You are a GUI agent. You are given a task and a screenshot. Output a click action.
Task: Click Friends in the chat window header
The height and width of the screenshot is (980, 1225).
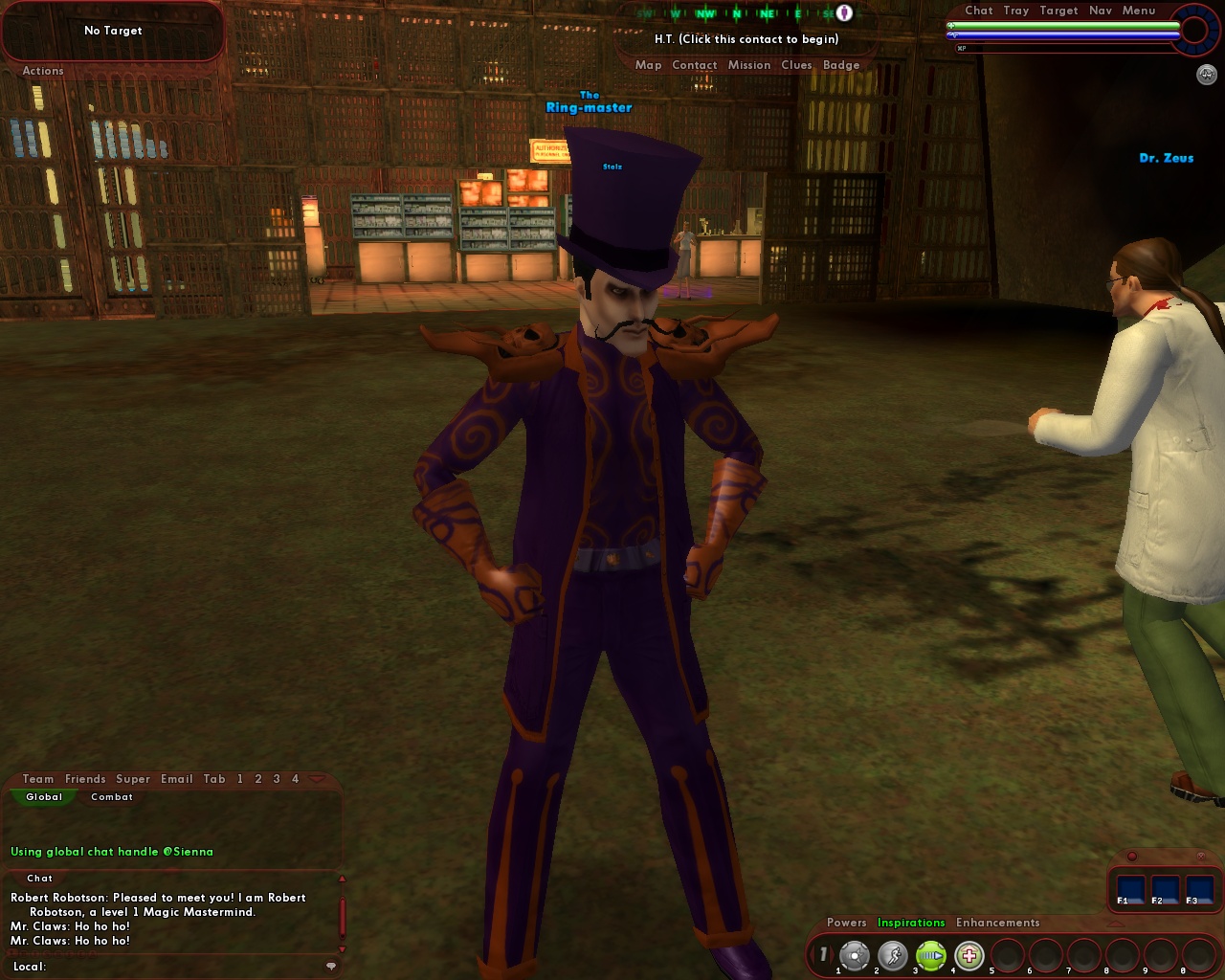click(x=85, y=779)
